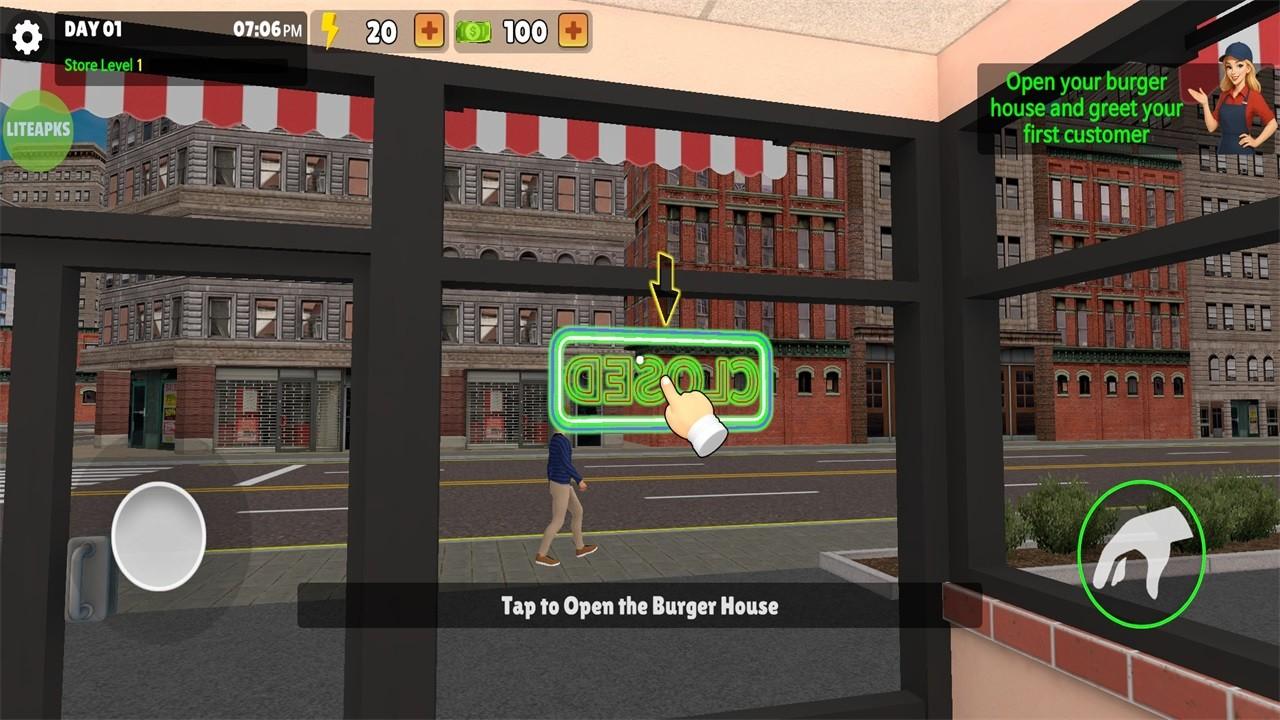This screenshot has width=1280, height=720.
Task: Tap the lightning bolt energy icon
Action: click(331, 29)
